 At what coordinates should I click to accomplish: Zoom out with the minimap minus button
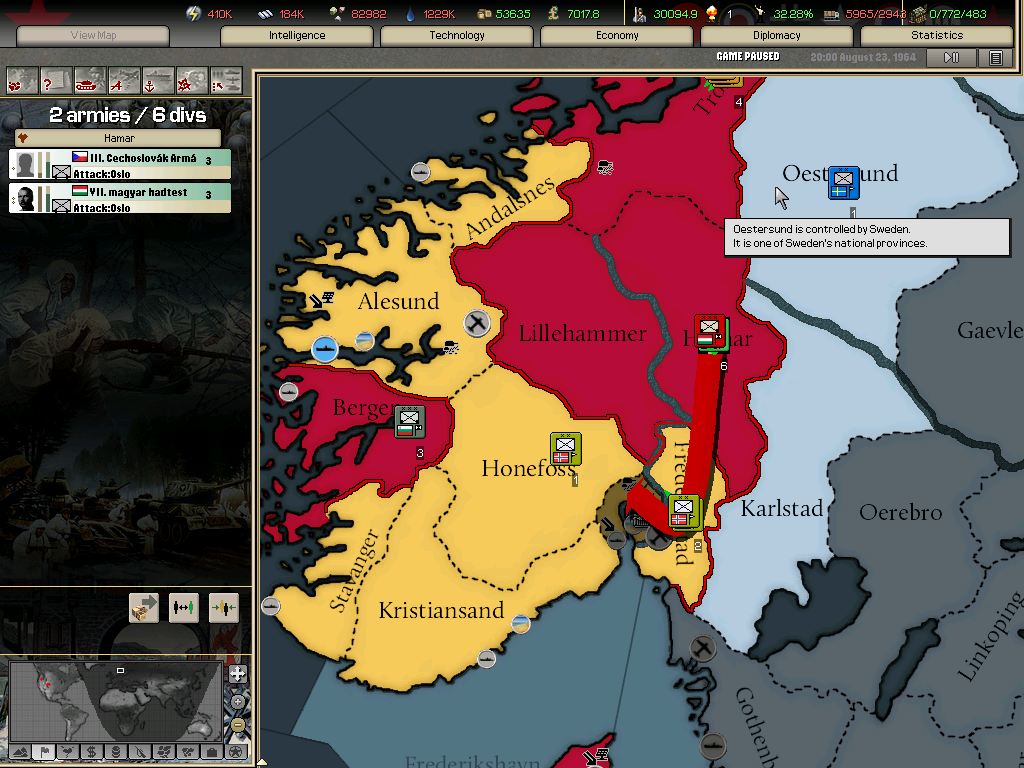237,724
